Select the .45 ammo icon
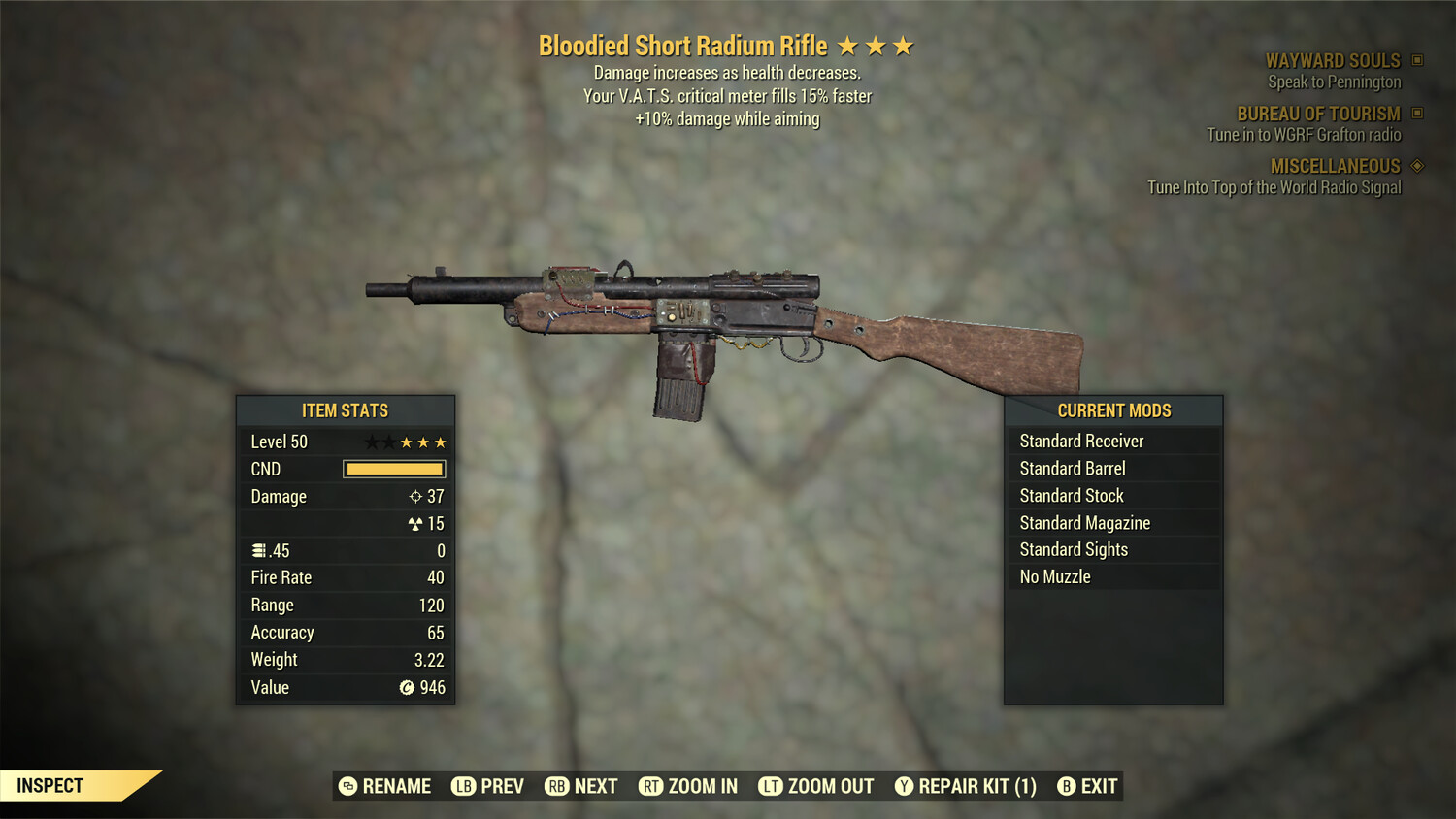The width and height of the screenshot is (1456, 819). click(257, 550)
